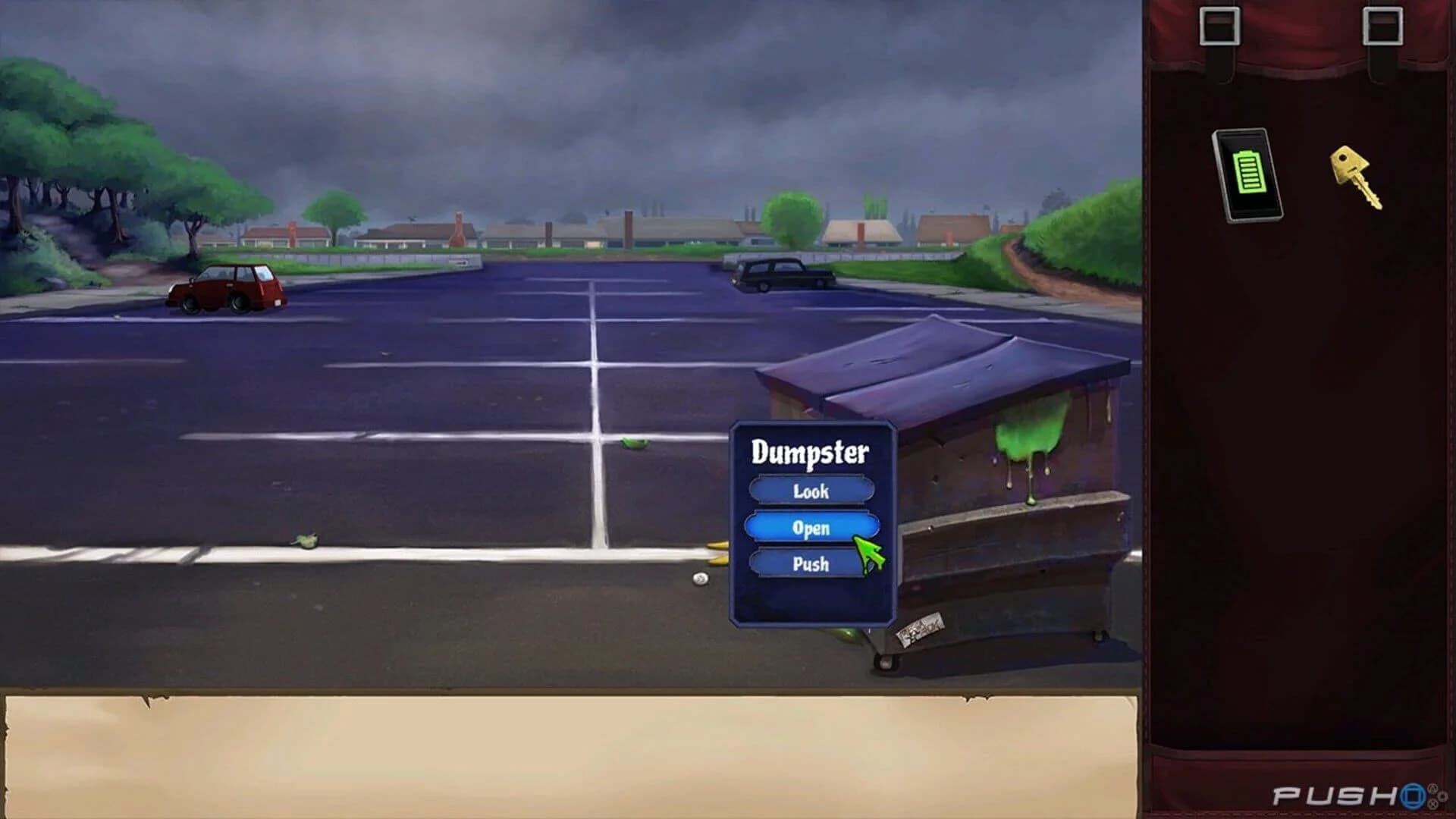Click the black car near the hedge
The image size is (1456, 819).
pos(781,275)
